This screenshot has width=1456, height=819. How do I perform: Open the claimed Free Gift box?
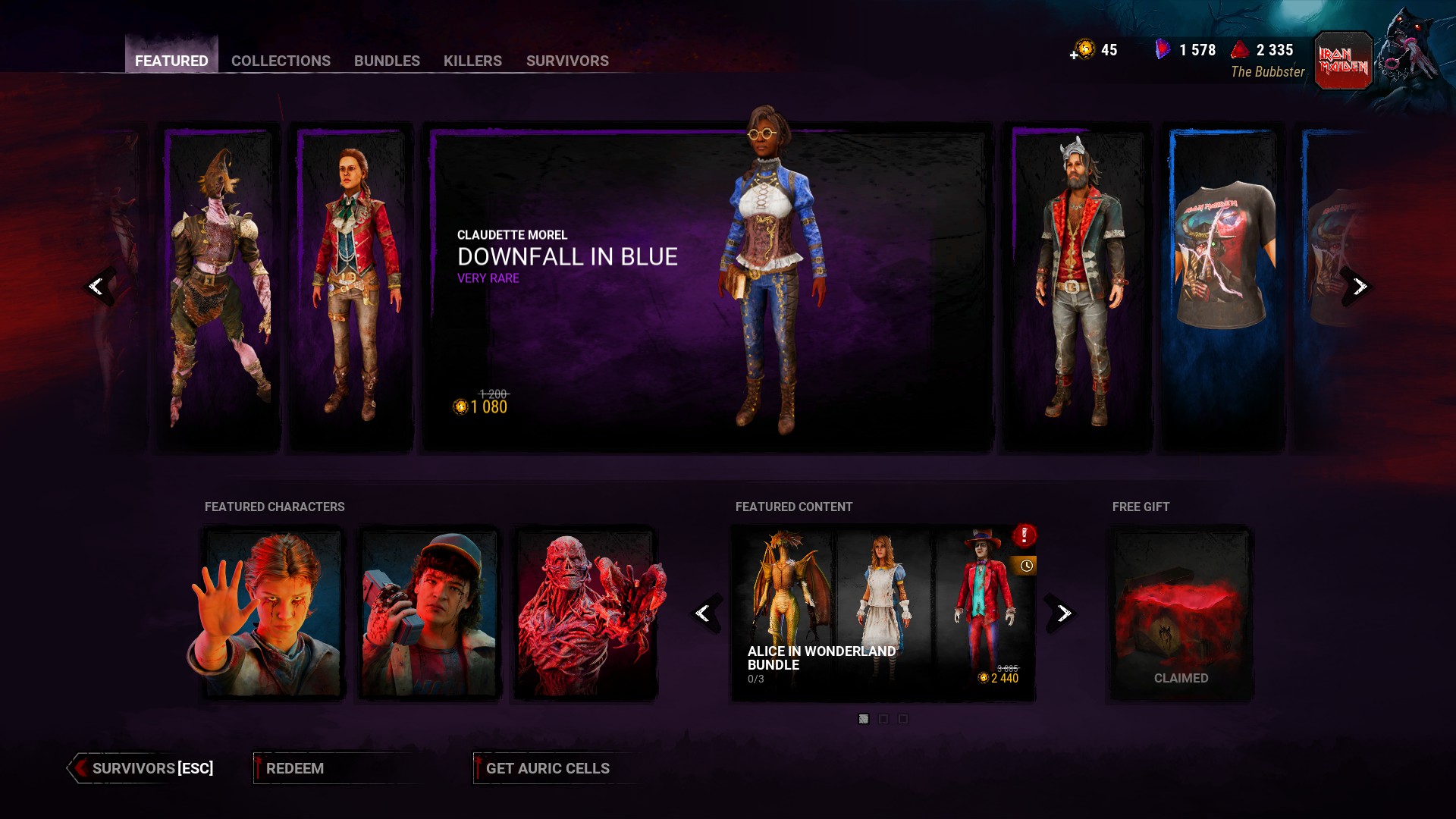pos(1181,613)
